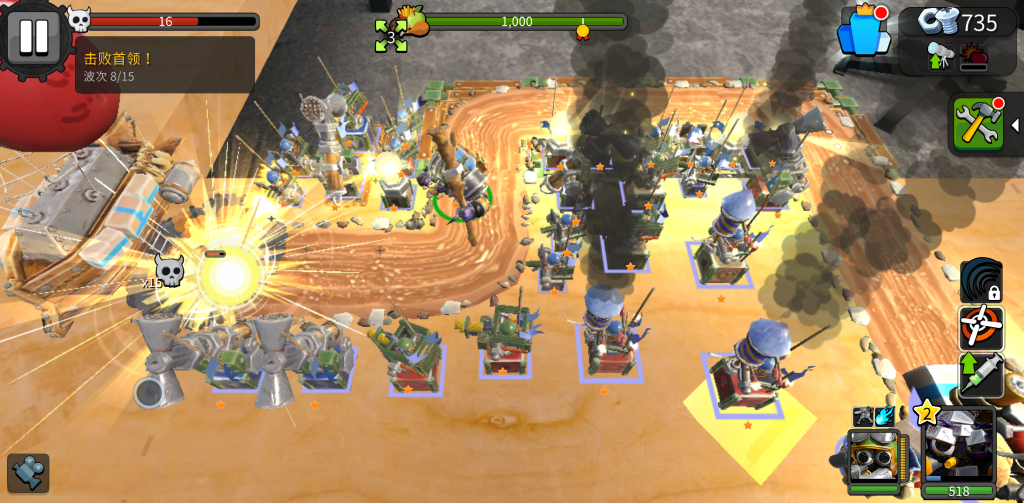Pause the game with the gear button

click(33, 37)
